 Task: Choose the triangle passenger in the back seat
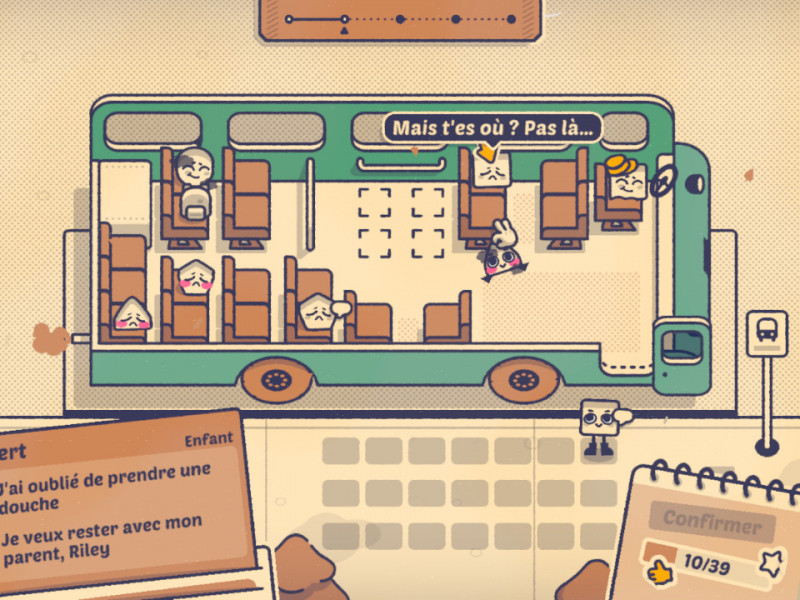(131, 316)
